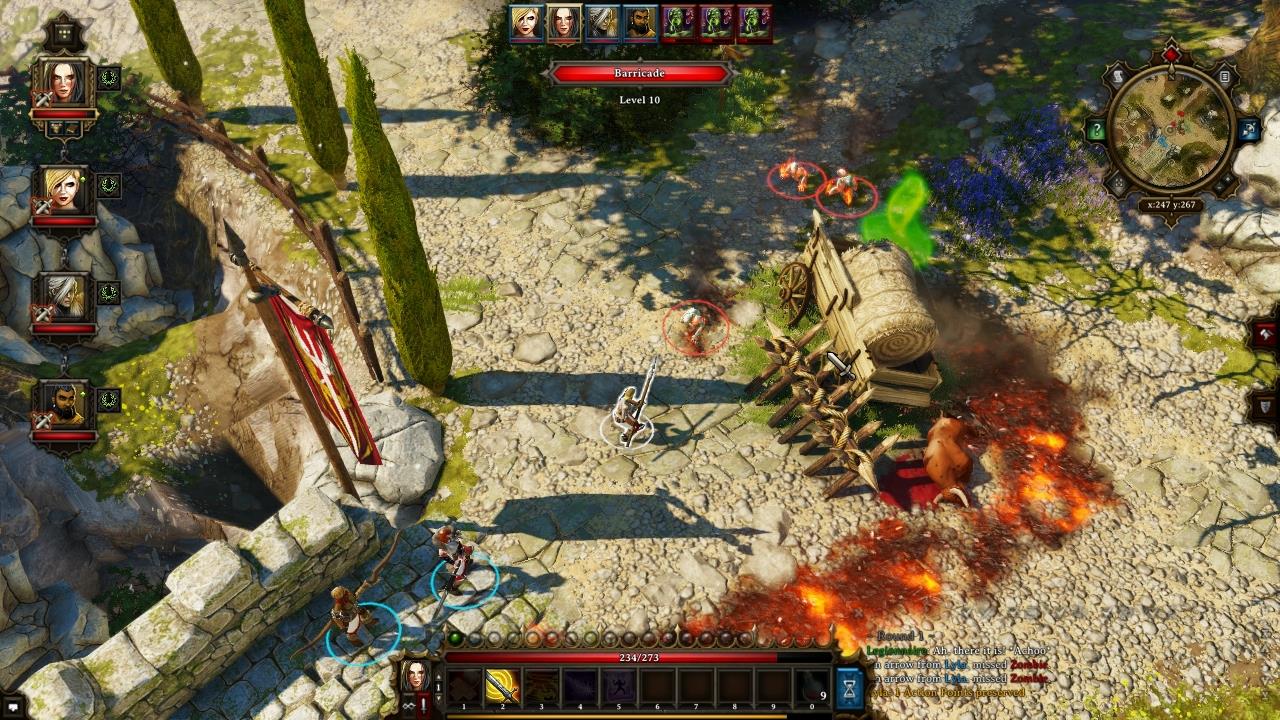1280x720 pixels.
Task: Toggle the log panel icon right of minimap
Action: (1223, 76)
